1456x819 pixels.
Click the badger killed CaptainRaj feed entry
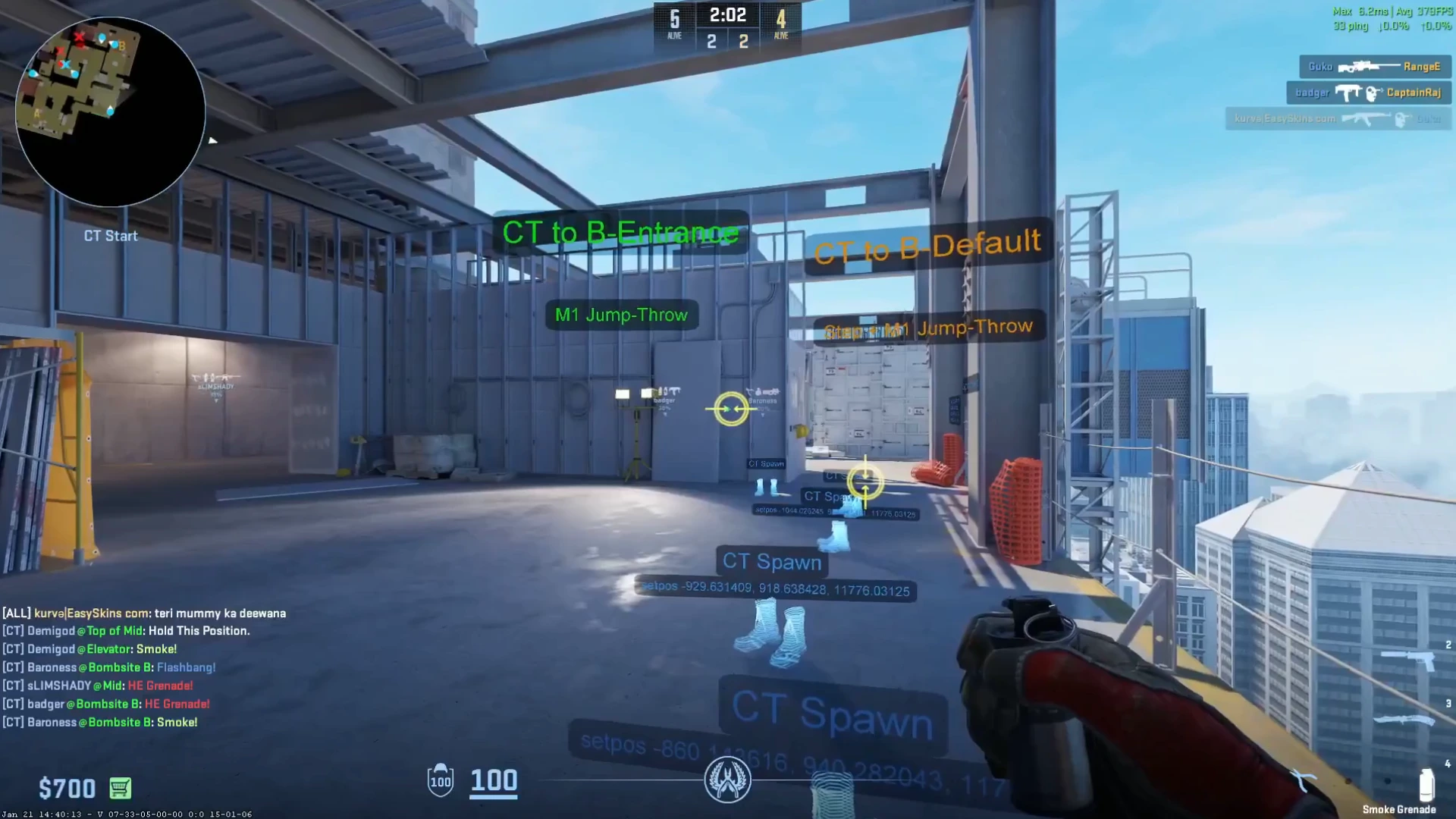pos(1367,93)
